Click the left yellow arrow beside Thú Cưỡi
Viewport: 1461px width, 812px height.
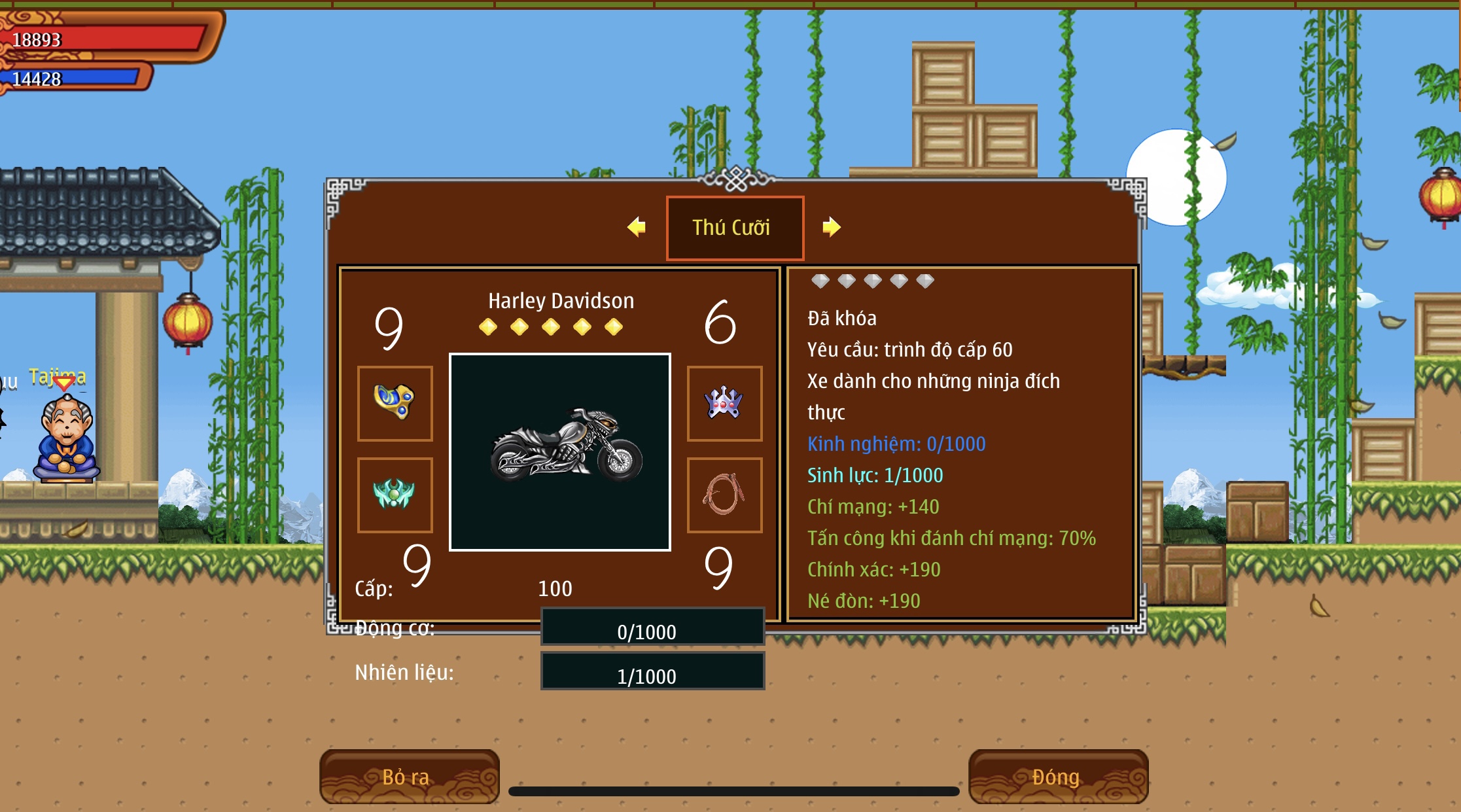636,227
